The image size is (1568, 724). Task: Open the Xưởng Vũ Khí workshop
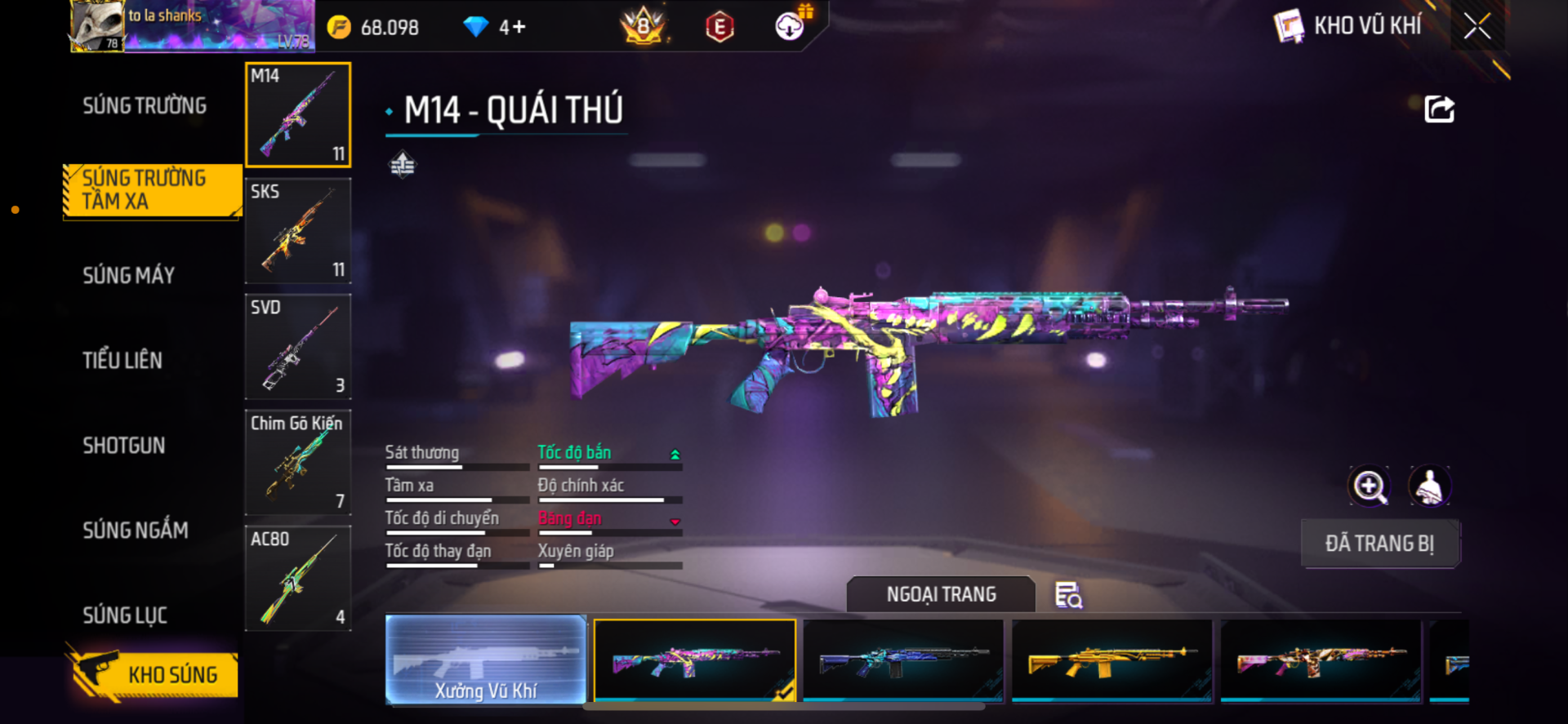486,660
